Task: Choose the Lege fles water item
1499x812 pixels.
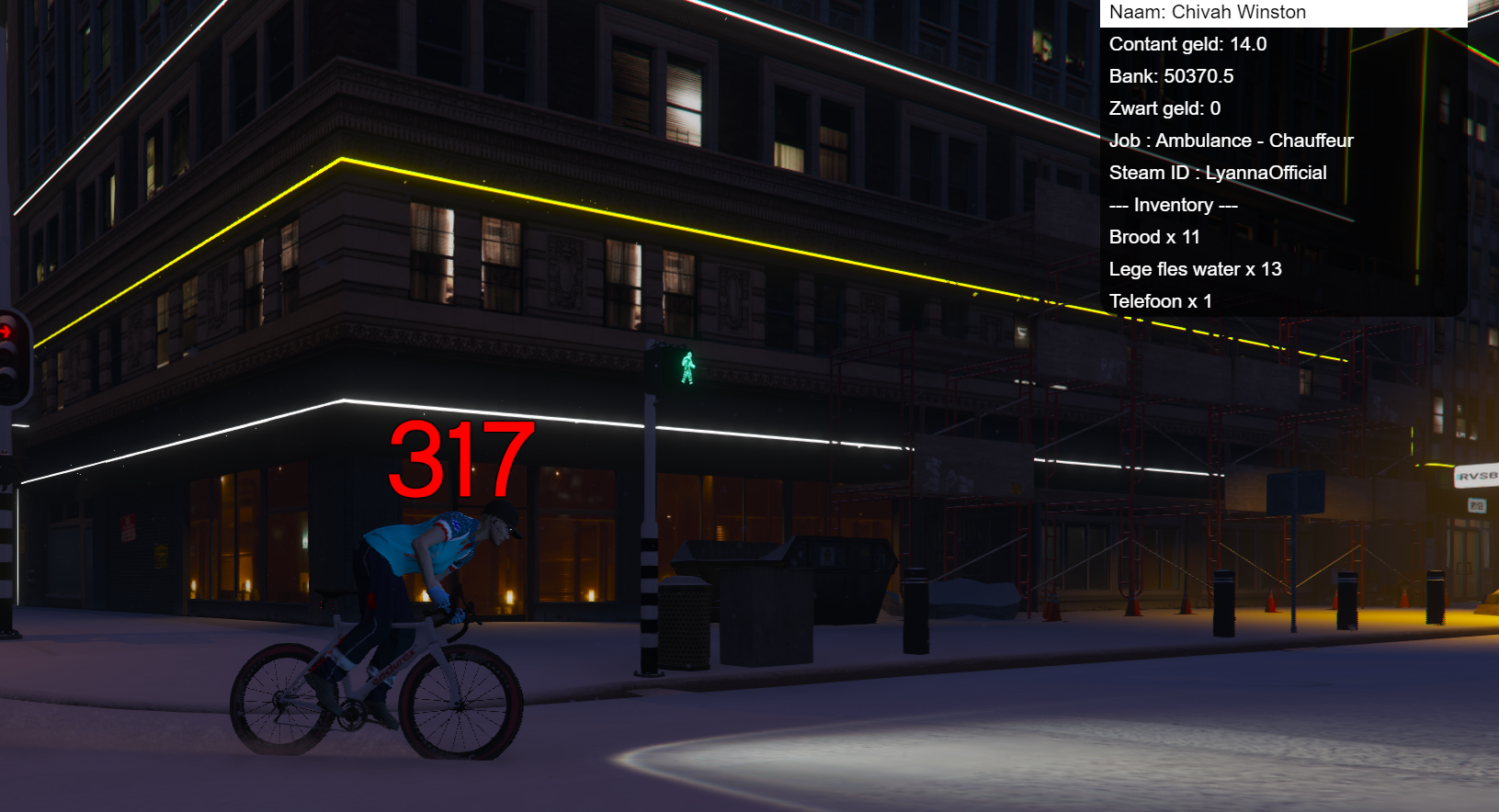Action: (x=1282, y=269)
